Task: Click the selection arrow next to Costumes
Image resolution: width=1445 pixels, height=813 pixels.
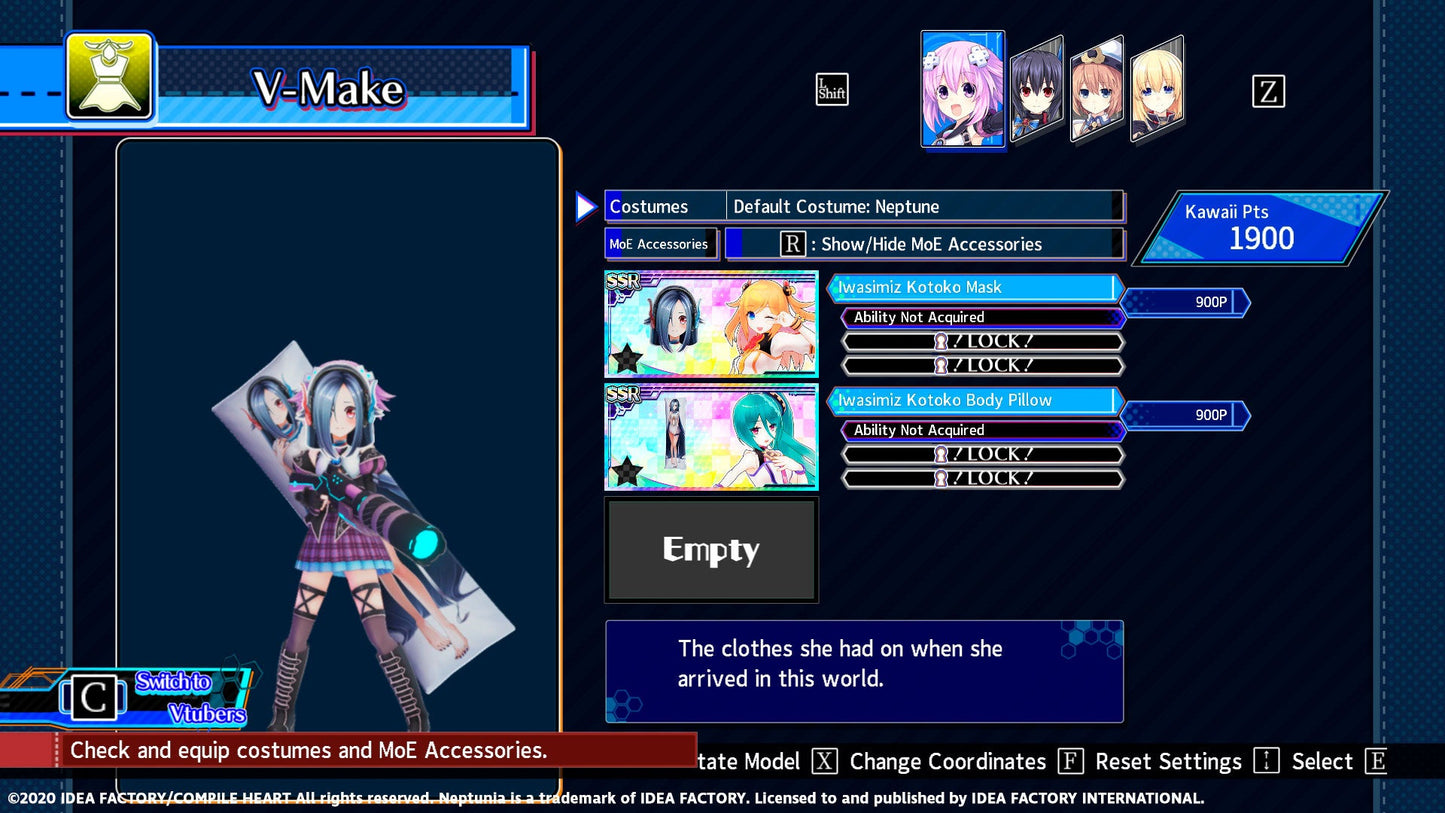Action: click(x=586, y=206)
